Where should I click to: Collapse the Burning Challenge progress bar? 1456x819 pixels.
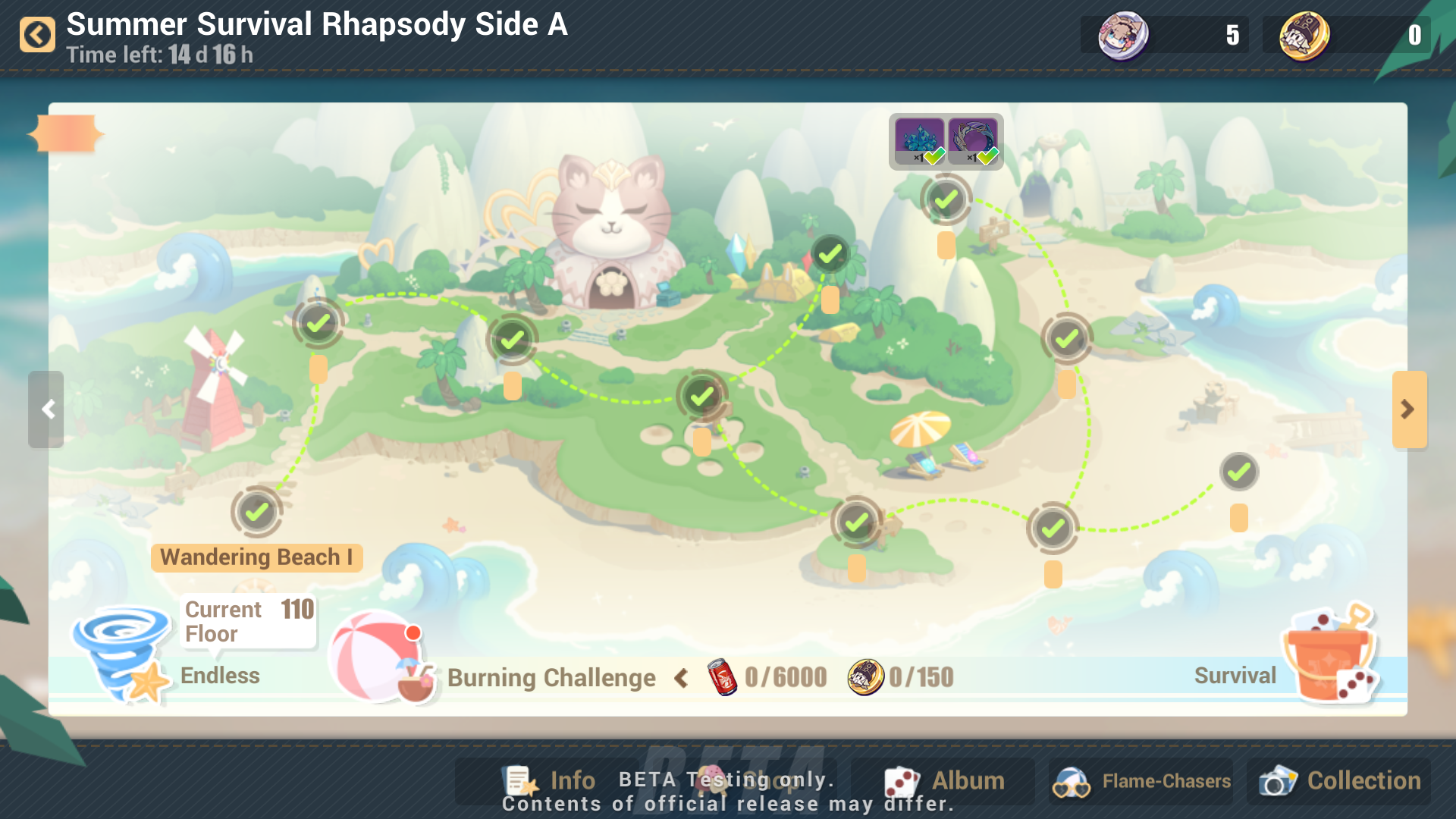680,678
